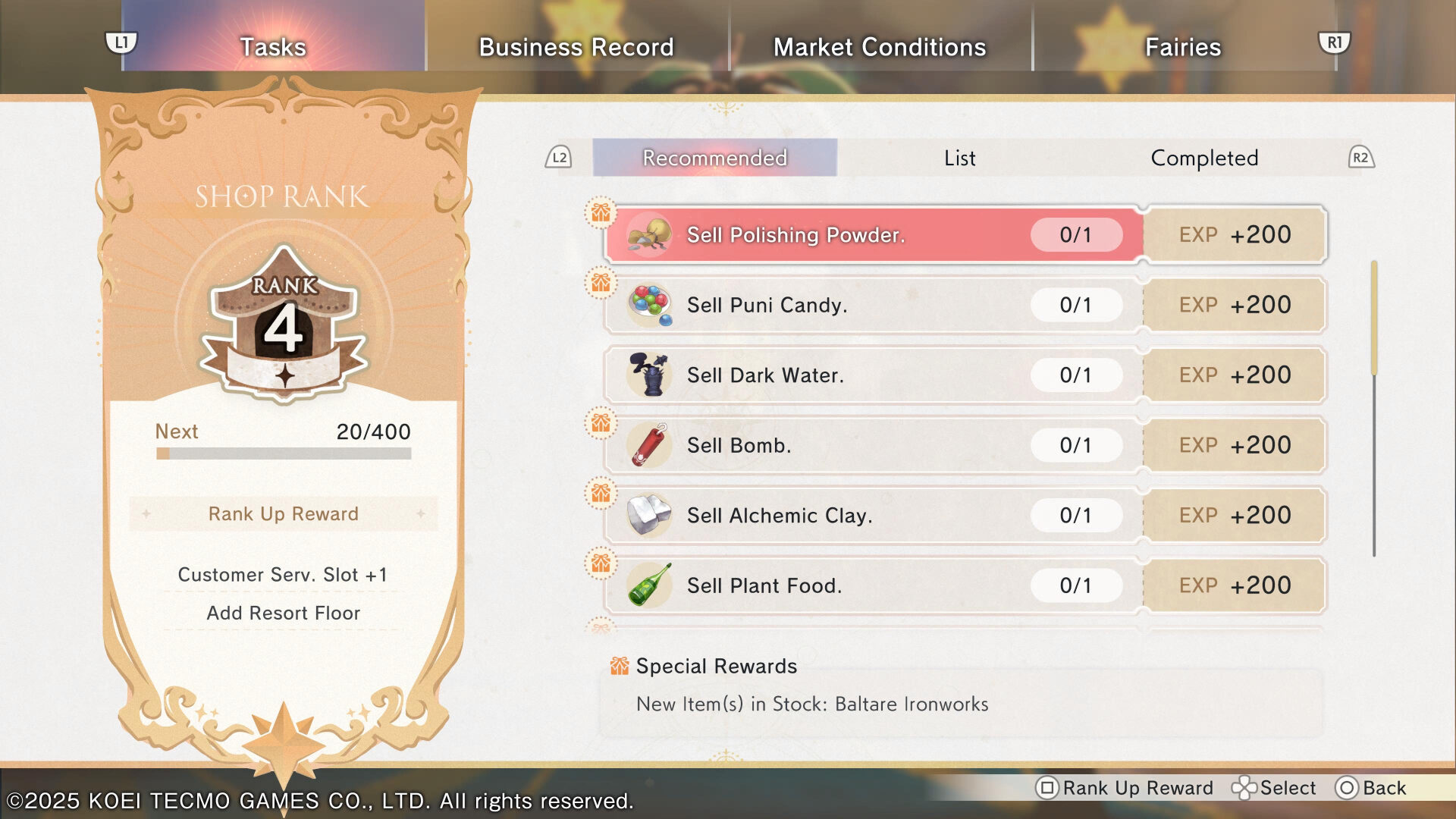Highlight the Sell Bomb task row

pos(872,445)
